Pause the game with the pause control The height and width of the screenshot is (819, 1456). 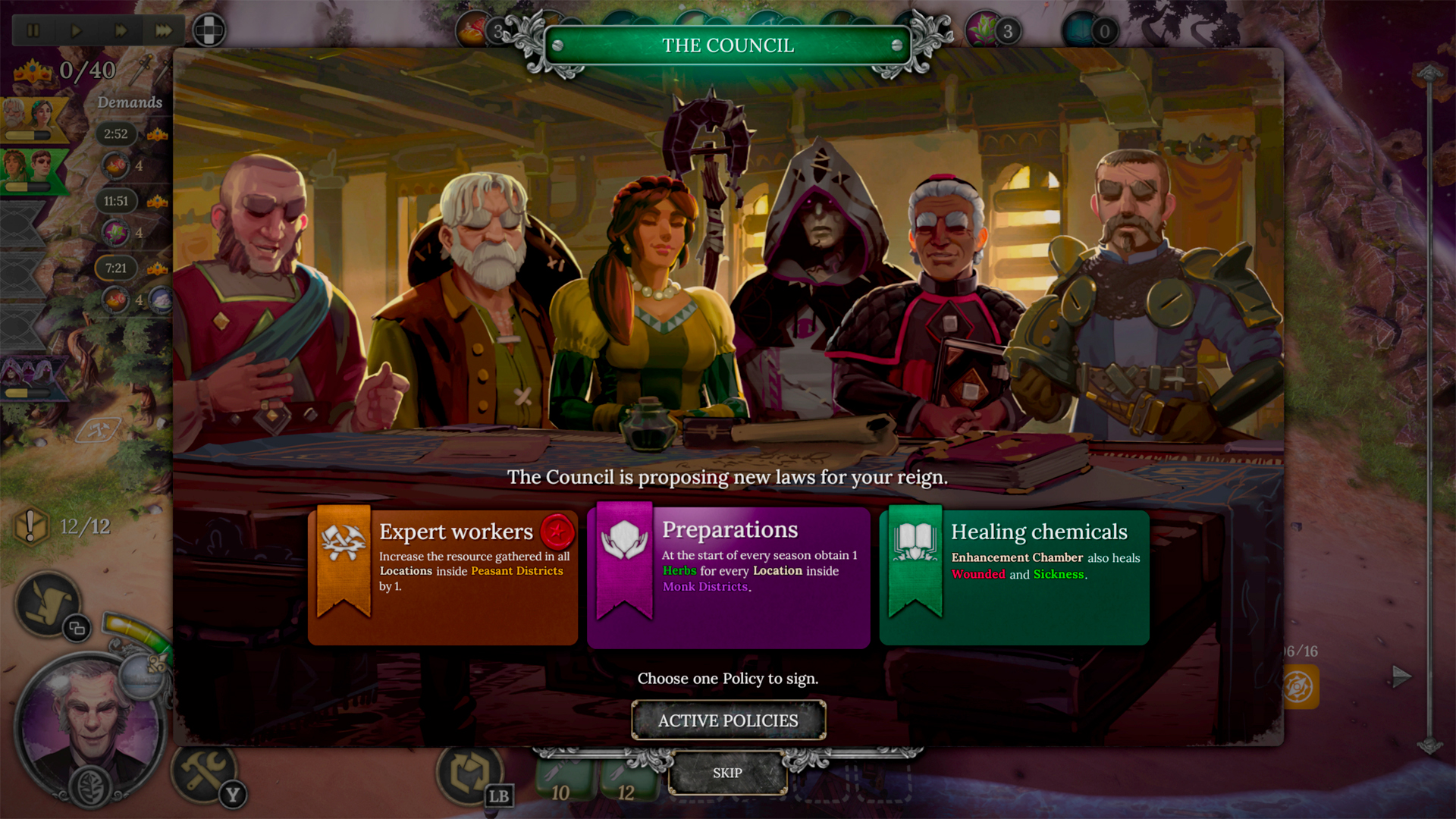click(33, 30)
